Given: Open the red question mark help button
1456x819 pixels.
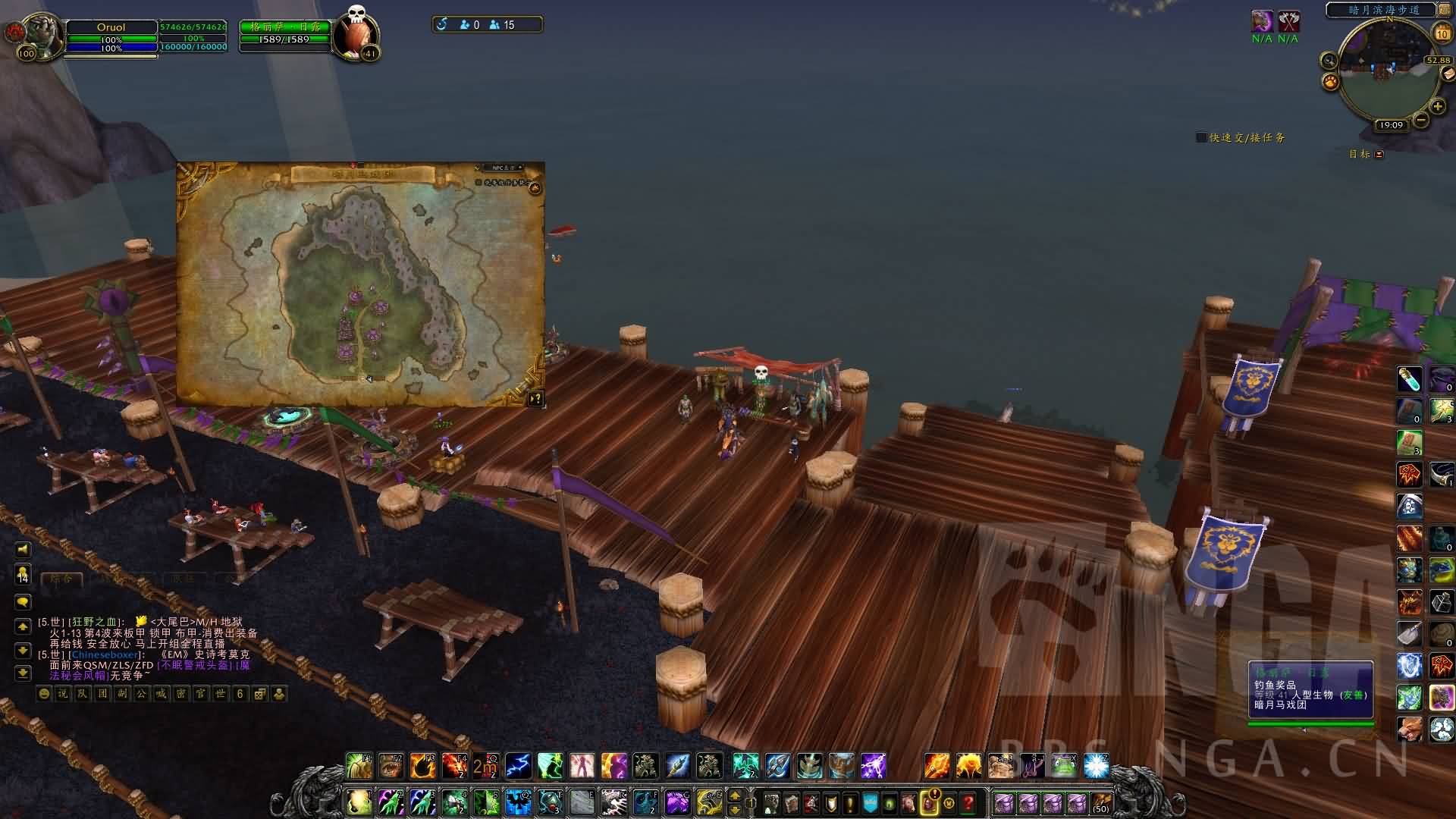Looking at the screenshot, I should click(x=968, y=802).
